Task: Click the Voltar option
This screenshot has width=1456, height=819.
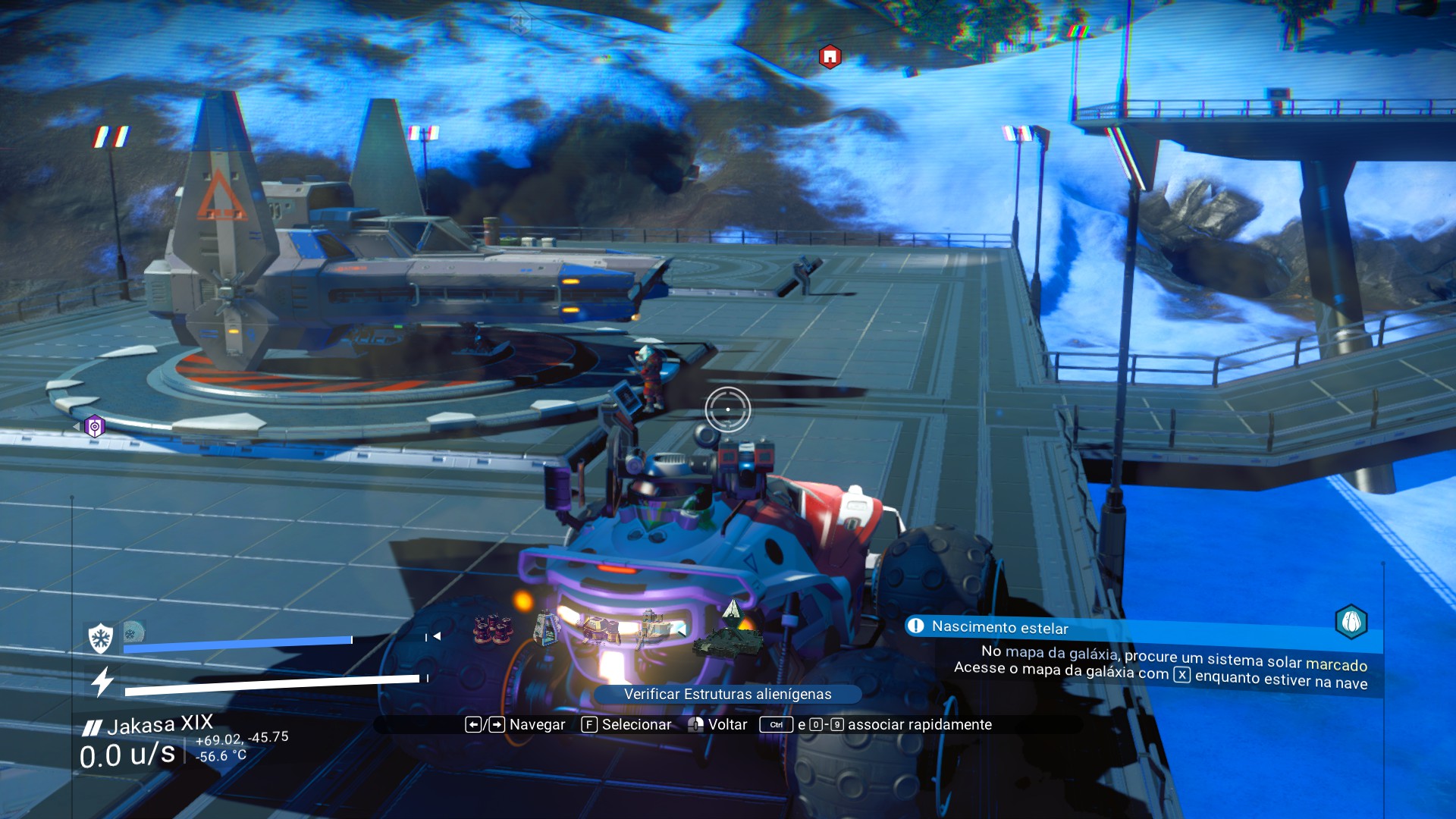Action: (x=717, y=725)
